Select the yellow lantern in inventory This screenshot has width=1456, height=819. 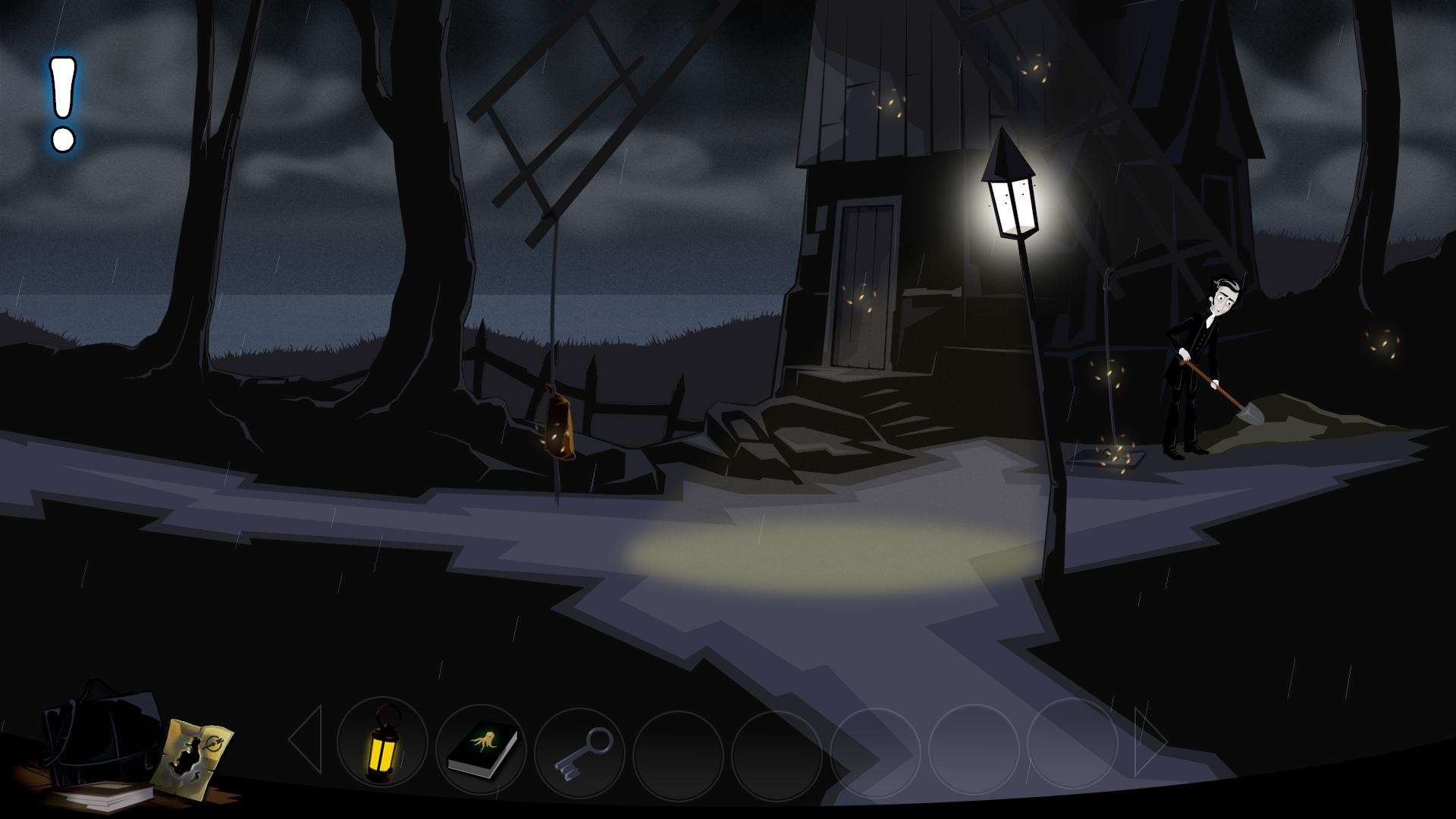381,743
